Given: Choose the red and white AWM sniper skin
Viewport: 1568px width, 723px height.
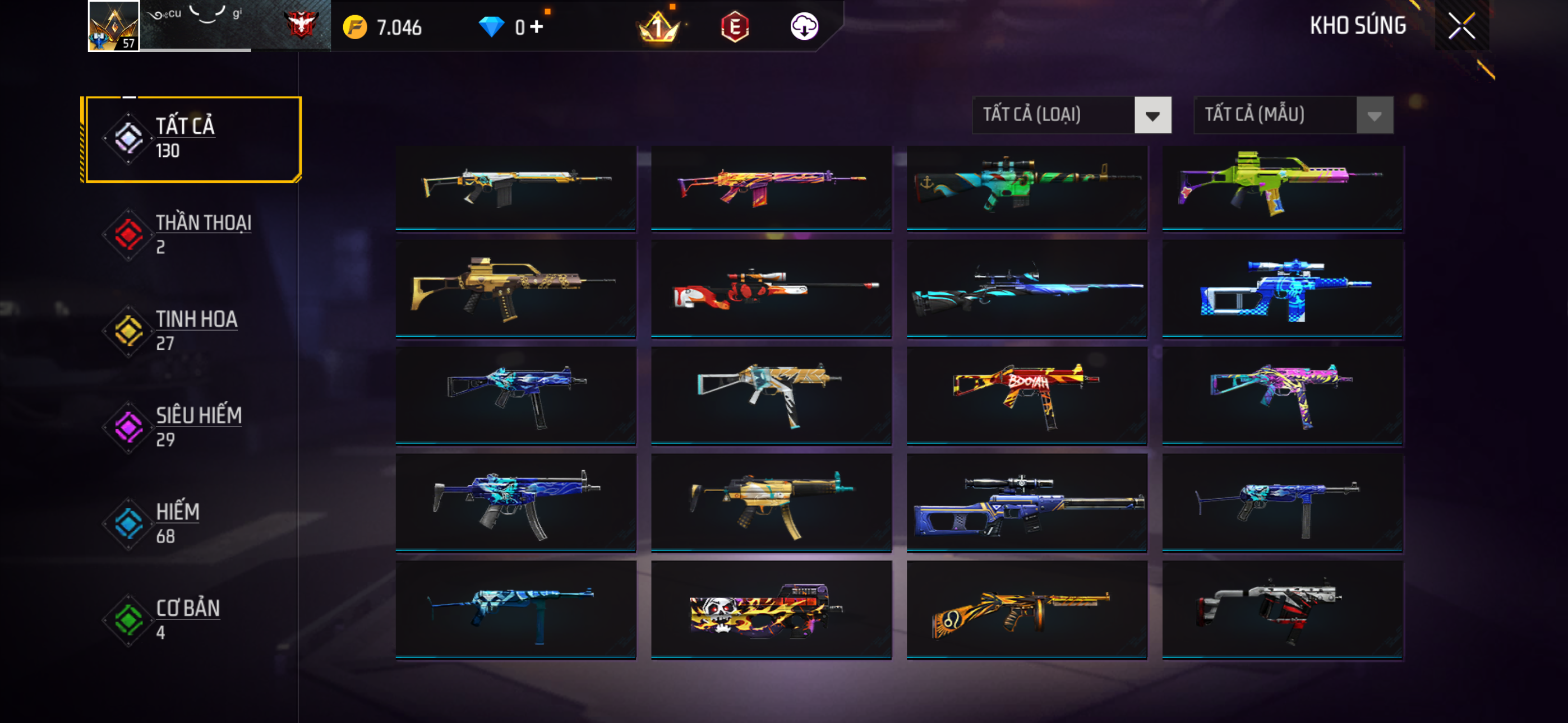Looking at the screenshot, I should [x=771, y=288].
